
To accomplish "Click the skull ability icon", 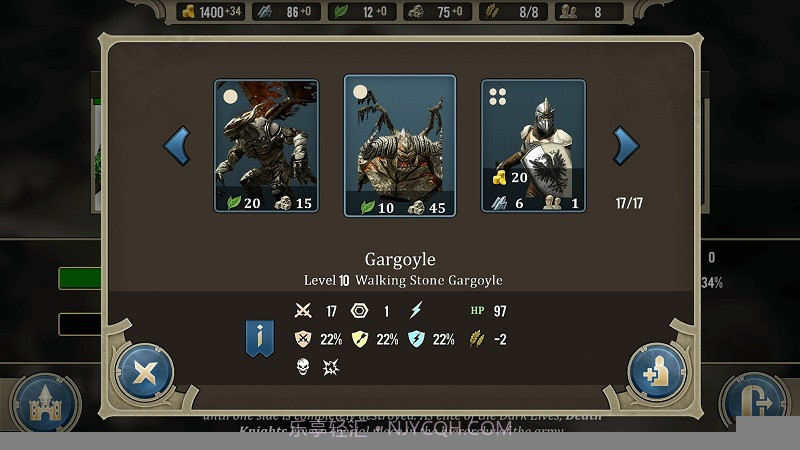I will click(x=303, y=367).
